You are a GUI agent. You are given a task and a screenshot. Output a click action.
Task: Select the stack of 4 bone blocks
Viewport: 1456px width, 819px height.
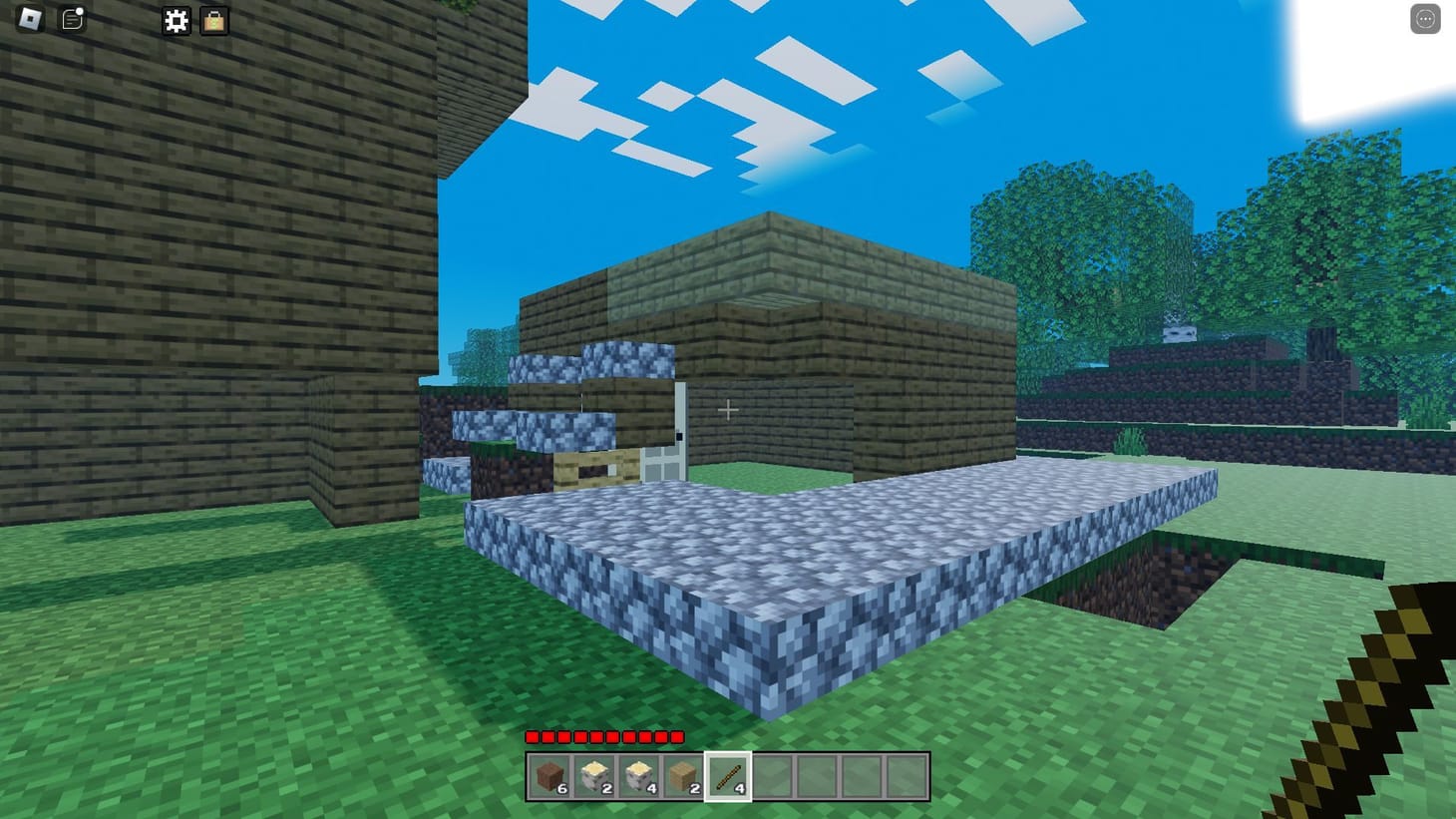click(x=641, y=774)
